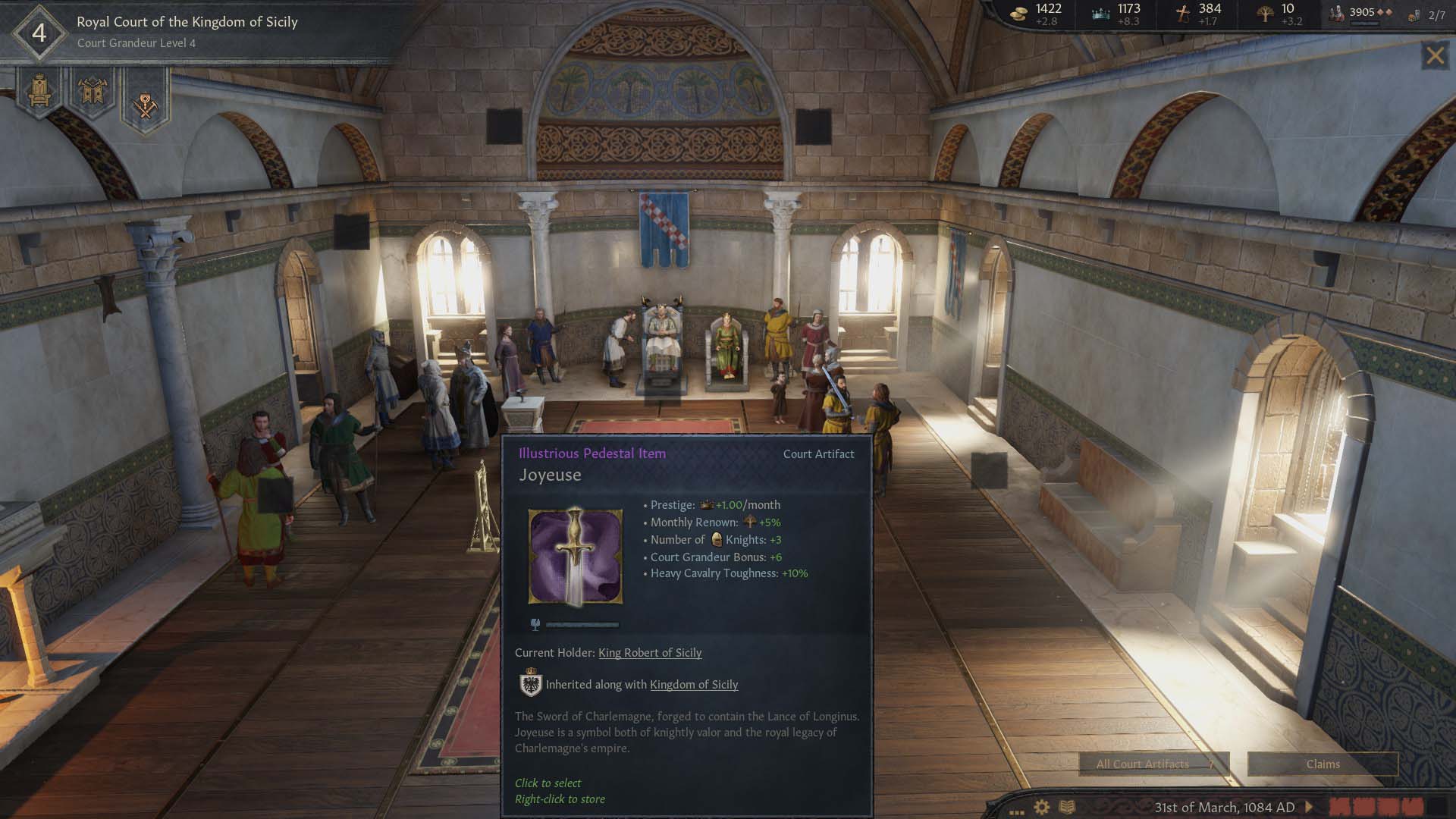Viewport: 1456px width, 819px height.
Task: Select the crossed tools court tab
Action: (145, 103)
